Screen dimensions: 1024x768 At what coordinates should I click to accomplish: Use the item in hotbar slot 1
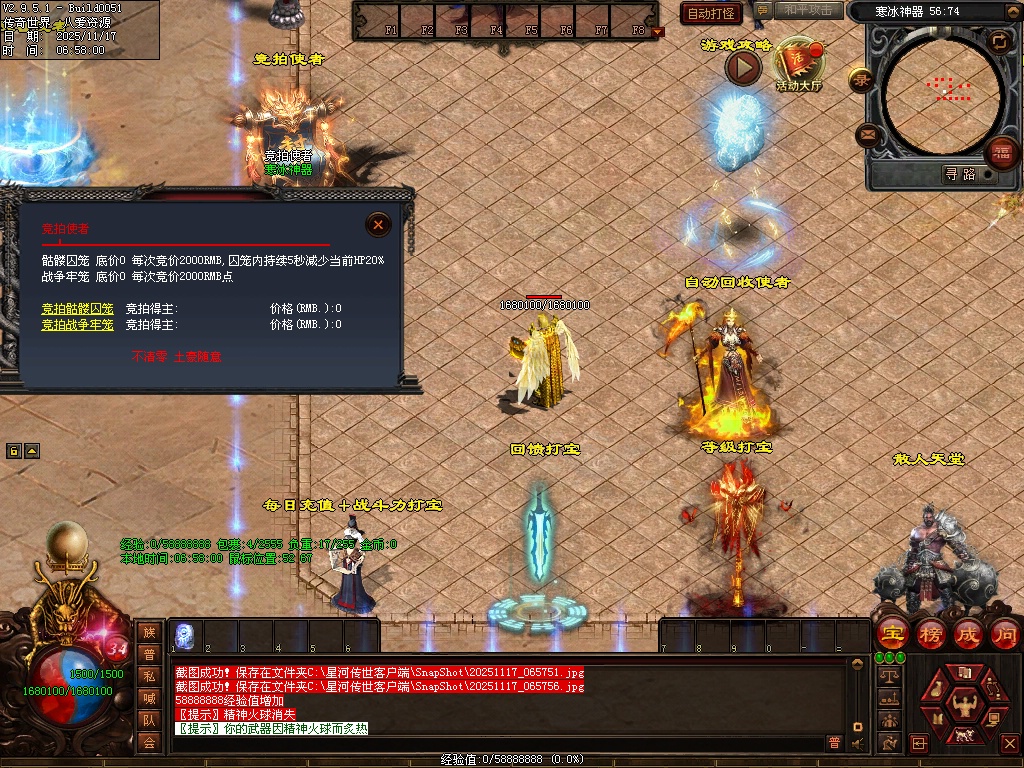(x=185, y=636)
